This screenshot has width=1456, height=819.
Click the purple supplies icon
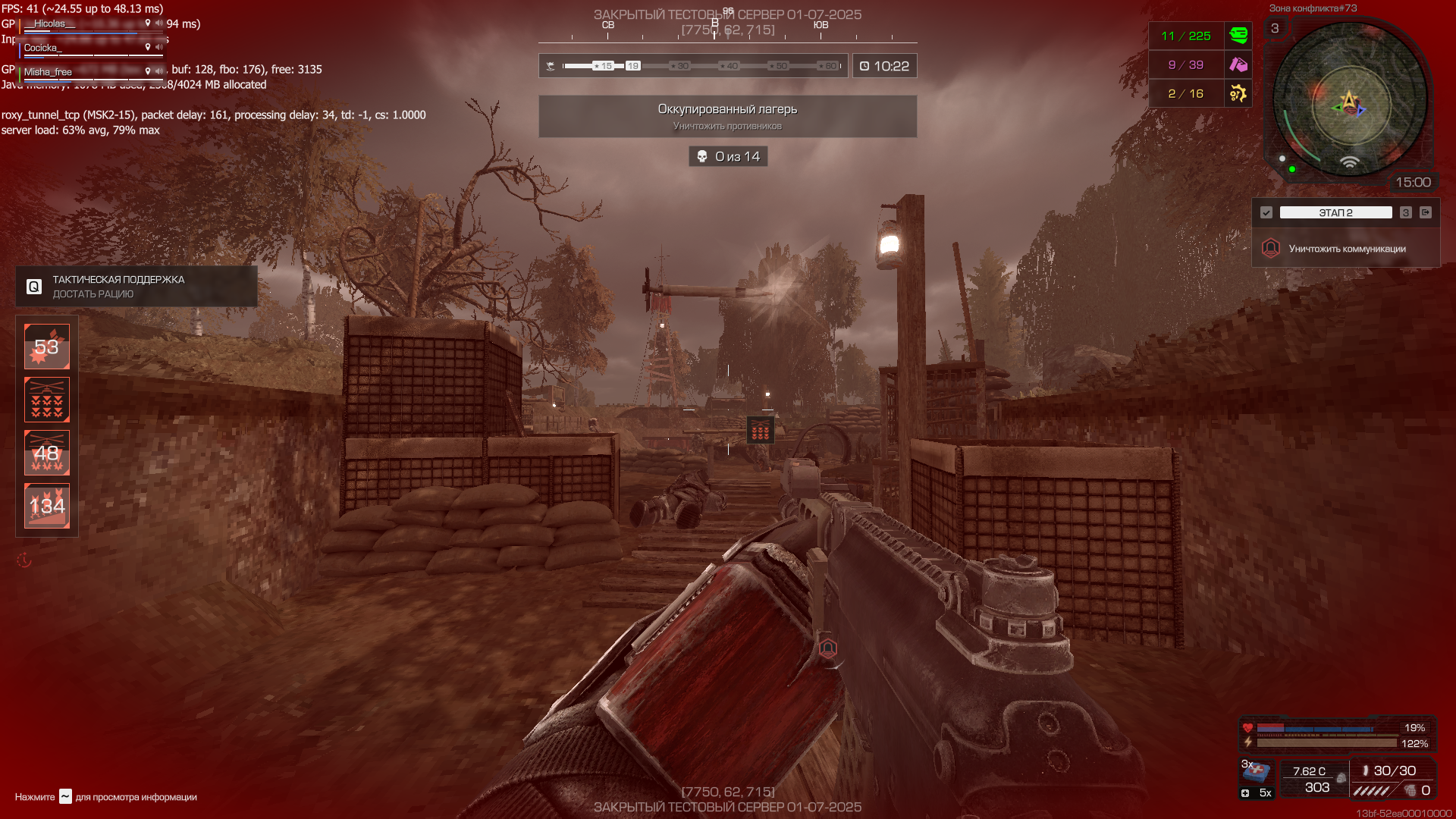pyautogui.click(x=1238, y=64)
